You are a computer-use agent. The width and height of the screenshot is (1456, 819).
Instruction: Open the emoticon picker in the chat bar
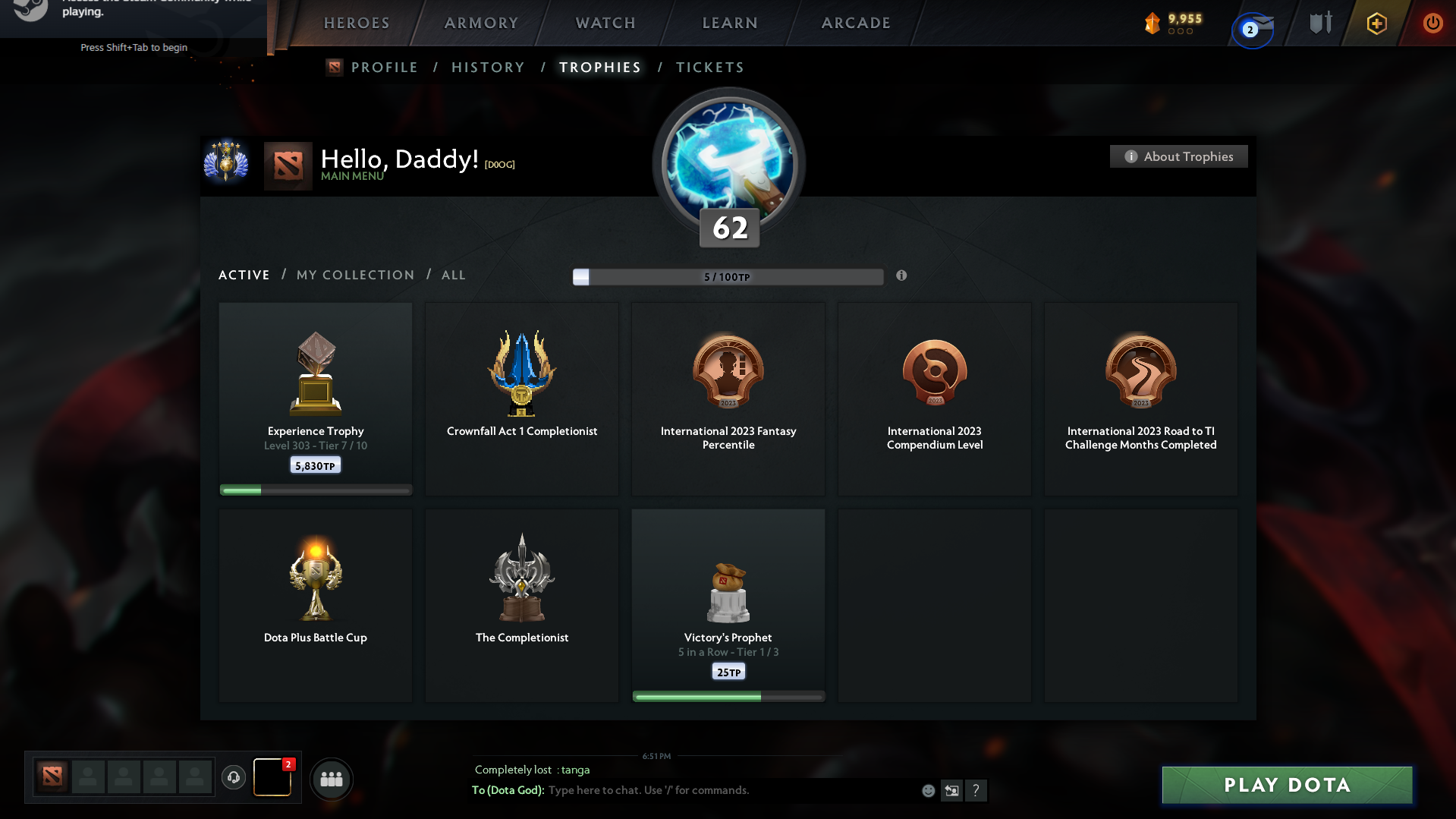927,790
